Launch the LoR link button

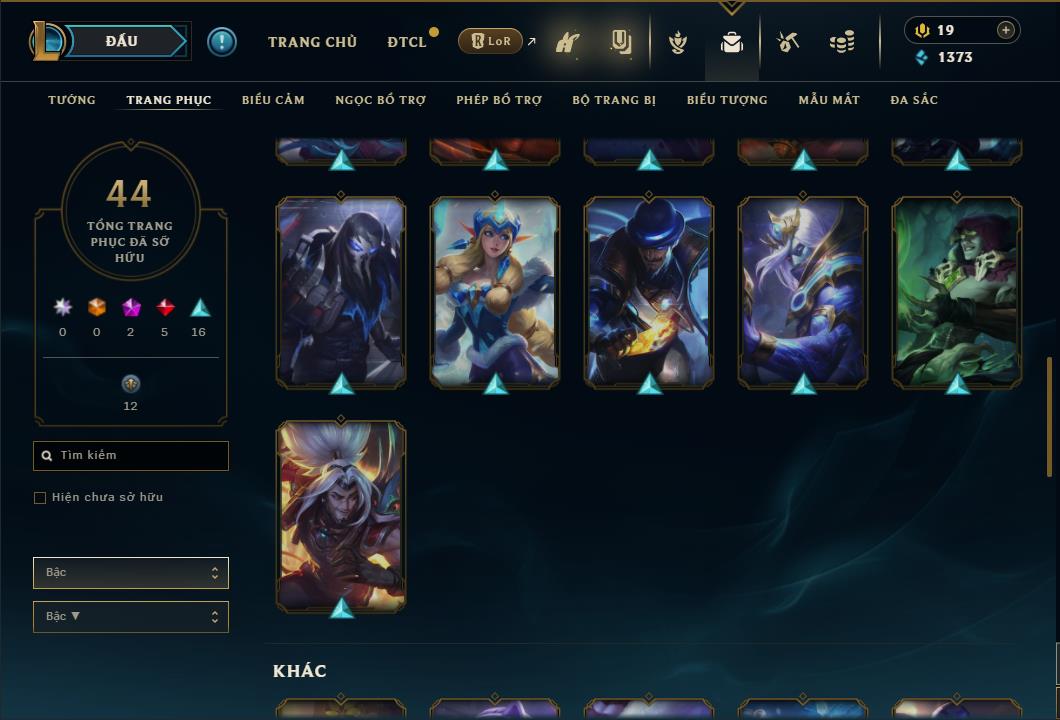pyautogui.click(x=490, y=41)
